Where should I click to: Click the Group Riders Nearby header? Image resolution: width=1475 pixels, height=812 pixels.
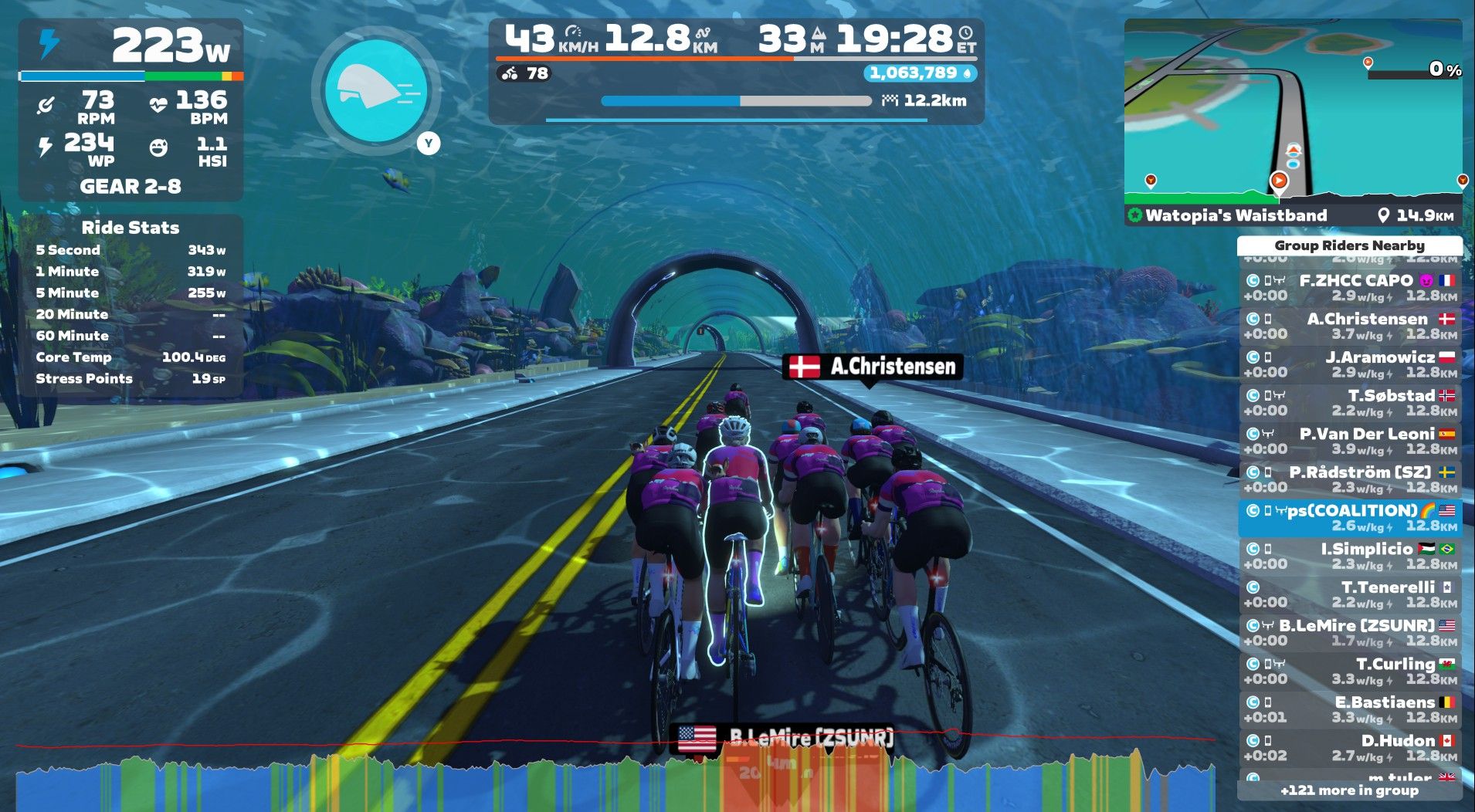tap(1349, 245)
